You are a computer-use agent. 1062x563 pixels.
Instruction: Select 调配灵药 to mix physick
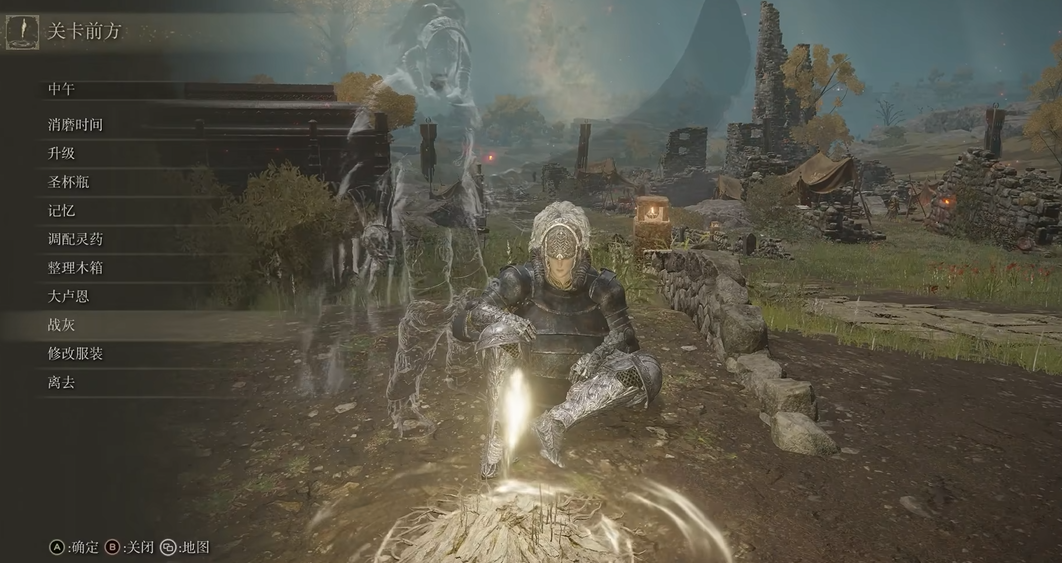[x=75, y=239]
